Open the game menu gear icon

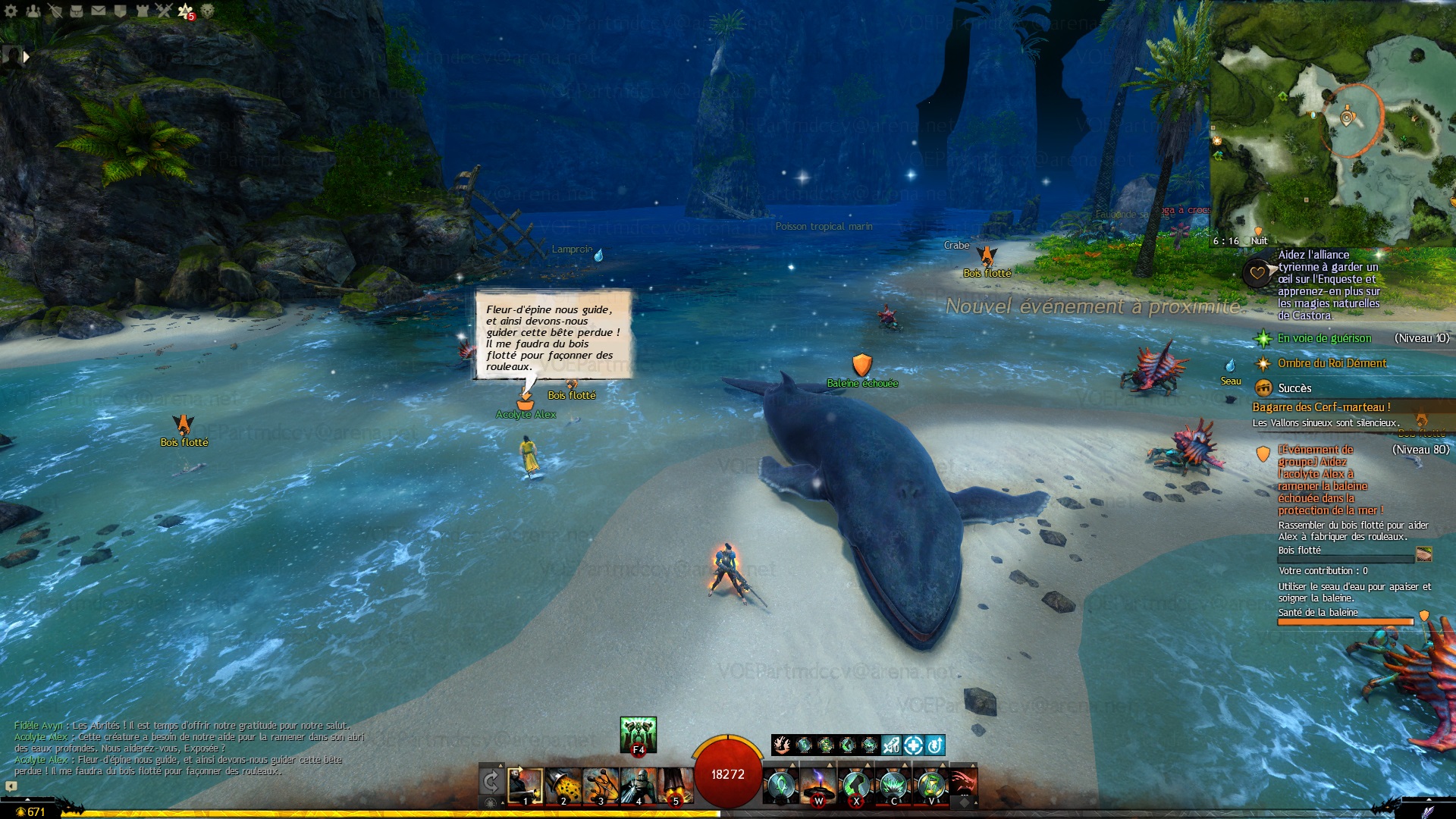11,11
